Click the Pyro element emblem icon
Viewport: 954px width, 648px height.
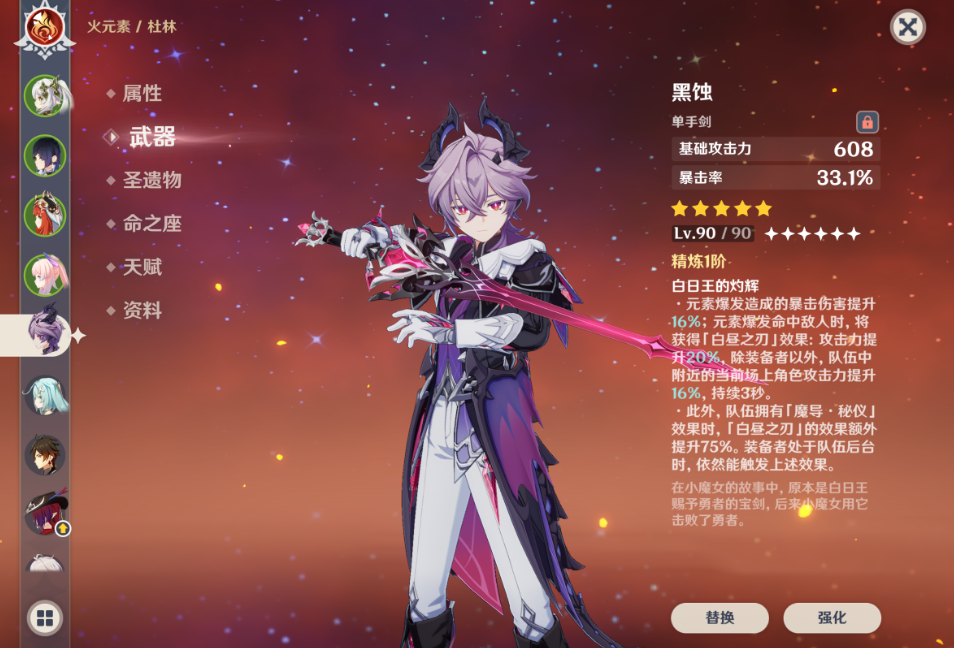pyautogui.click(x=44, y=26)
